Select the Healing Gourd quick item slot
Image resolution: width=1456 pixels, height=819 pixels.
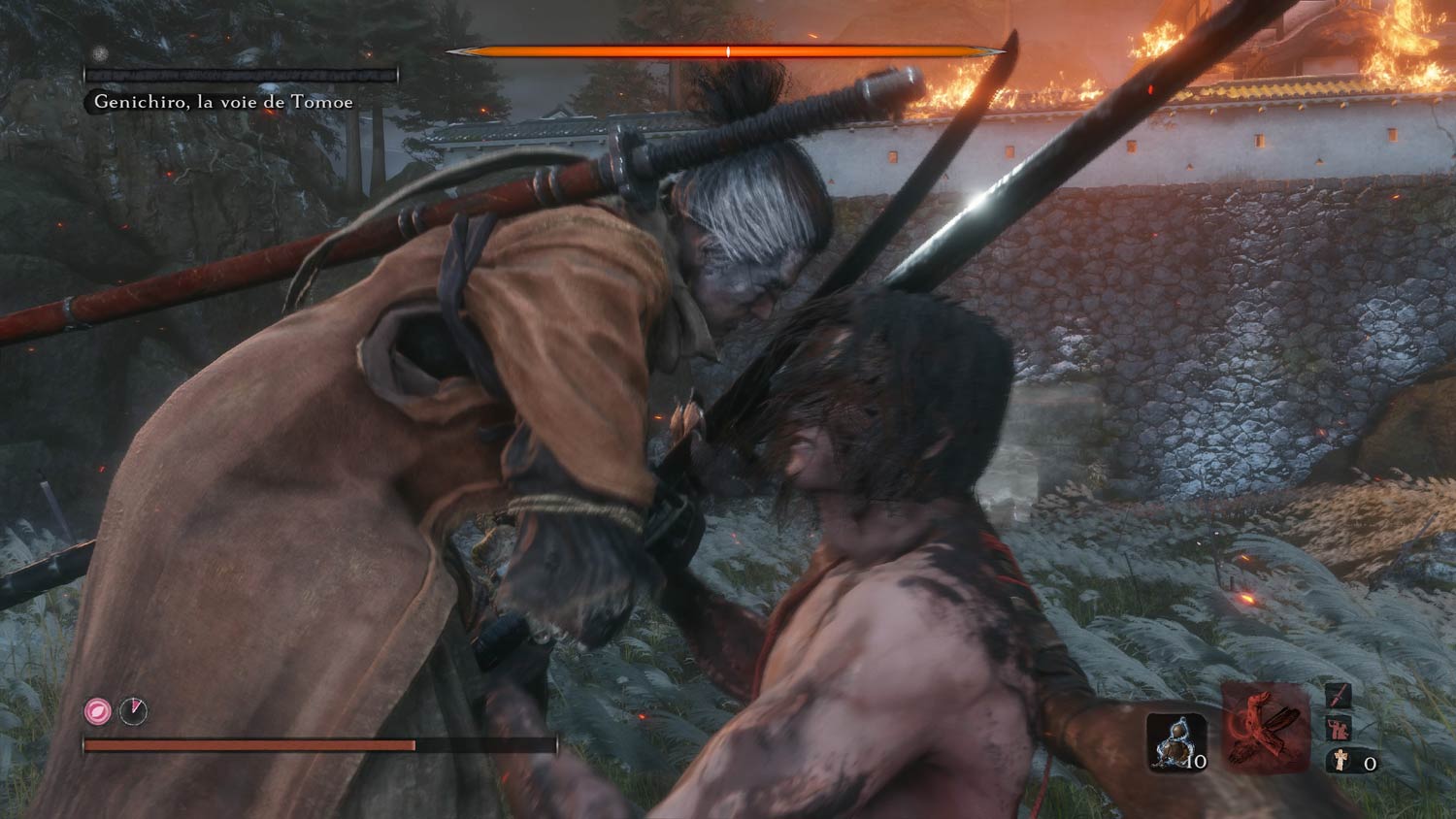tap(1176, 742)
